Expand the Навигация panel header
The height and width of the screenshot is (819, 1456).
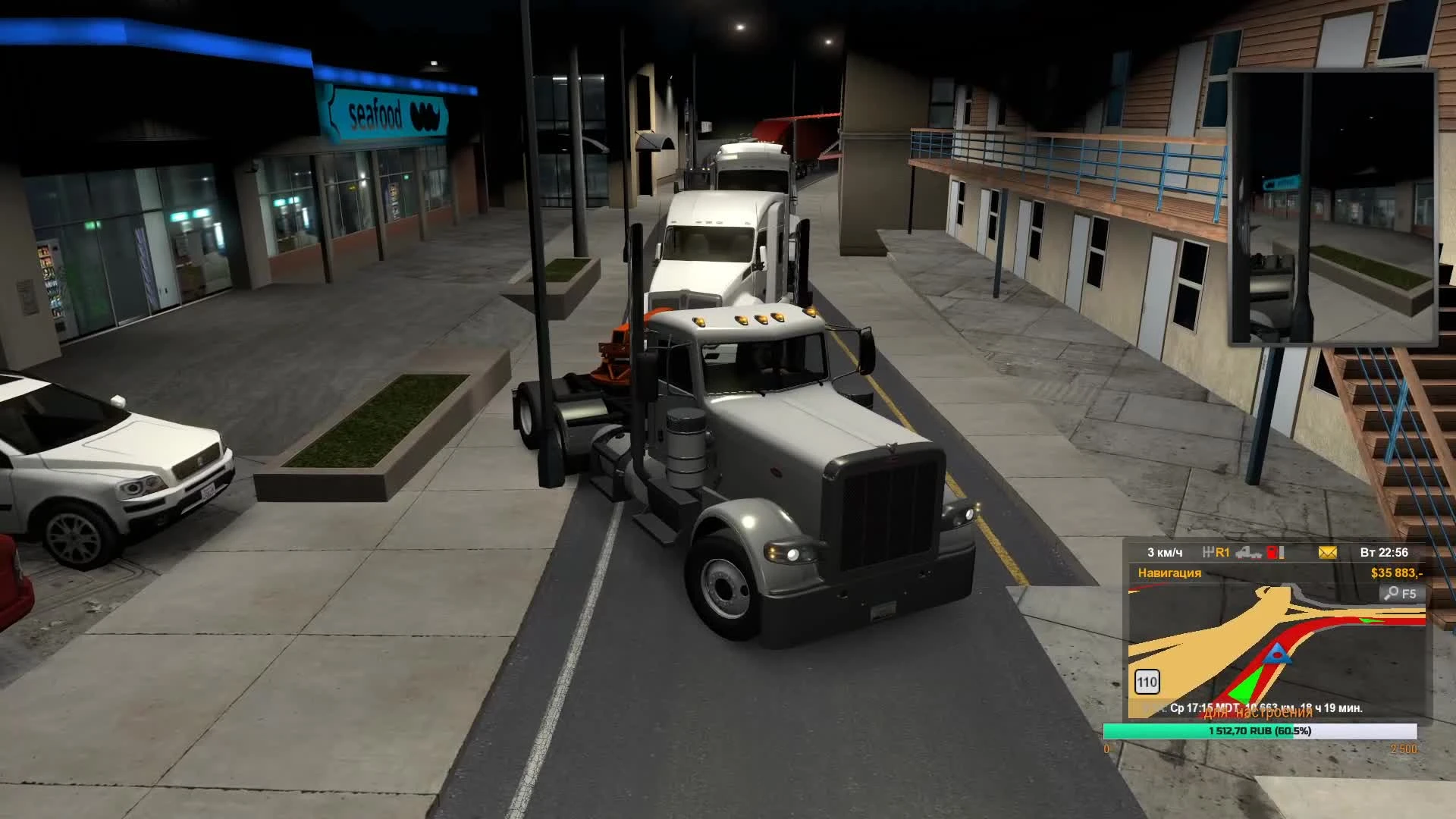(x=1170, y=574)
